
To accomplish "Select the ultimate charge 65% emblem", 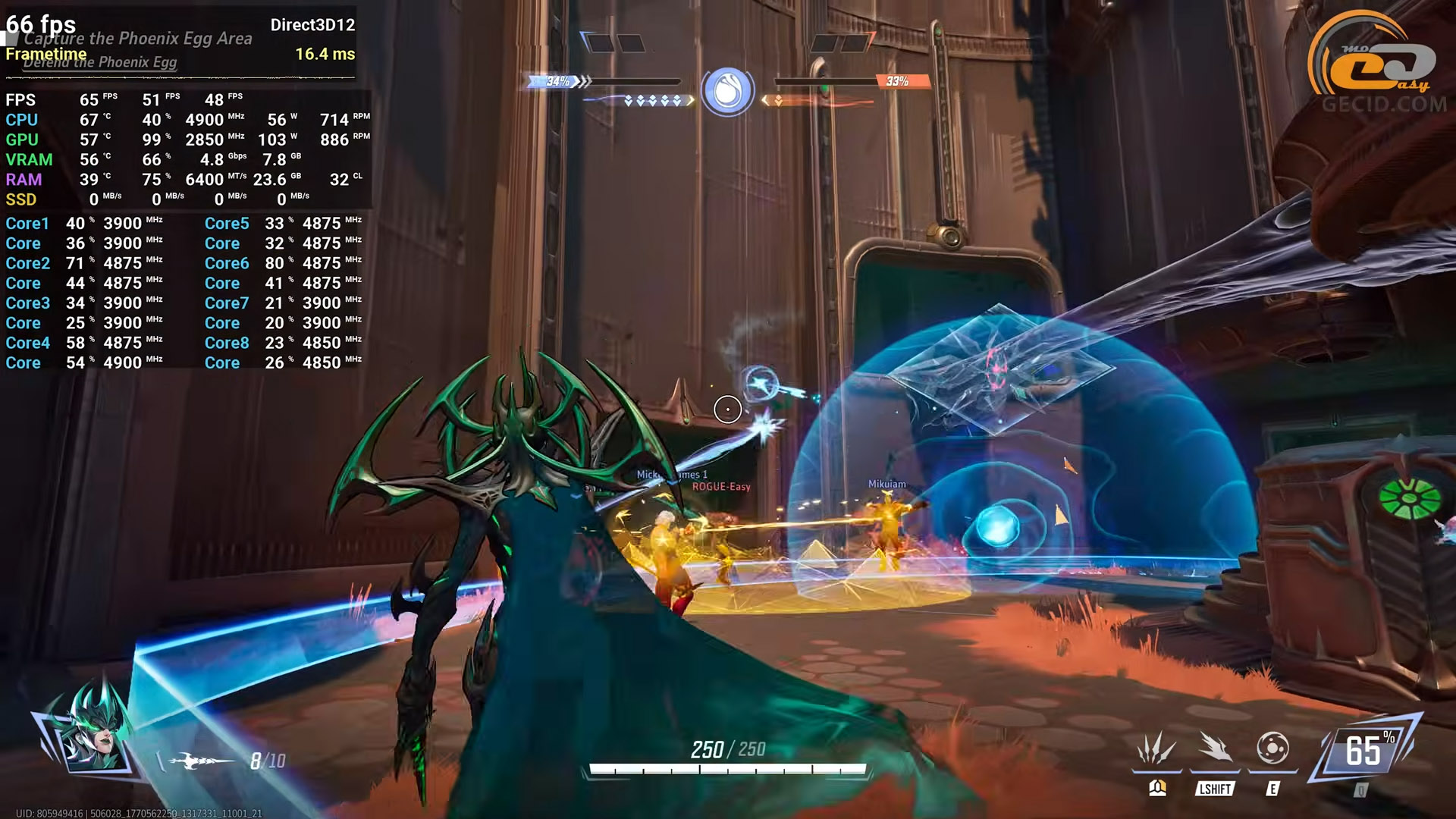I will (x=1367, y=751).
